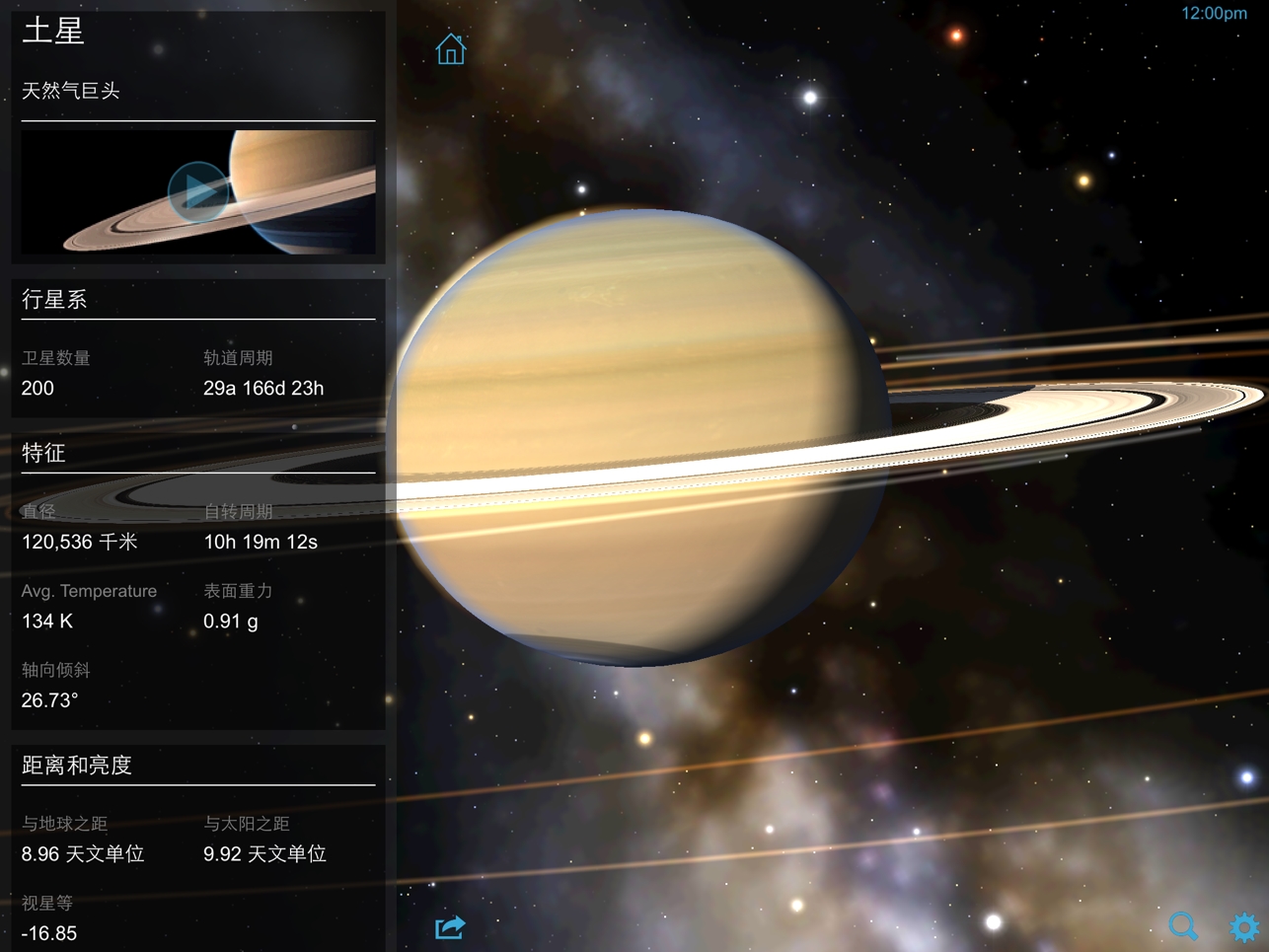Open the settings gear
The height and width of the screenshot is (952, 1269).
pos(1243,926)
